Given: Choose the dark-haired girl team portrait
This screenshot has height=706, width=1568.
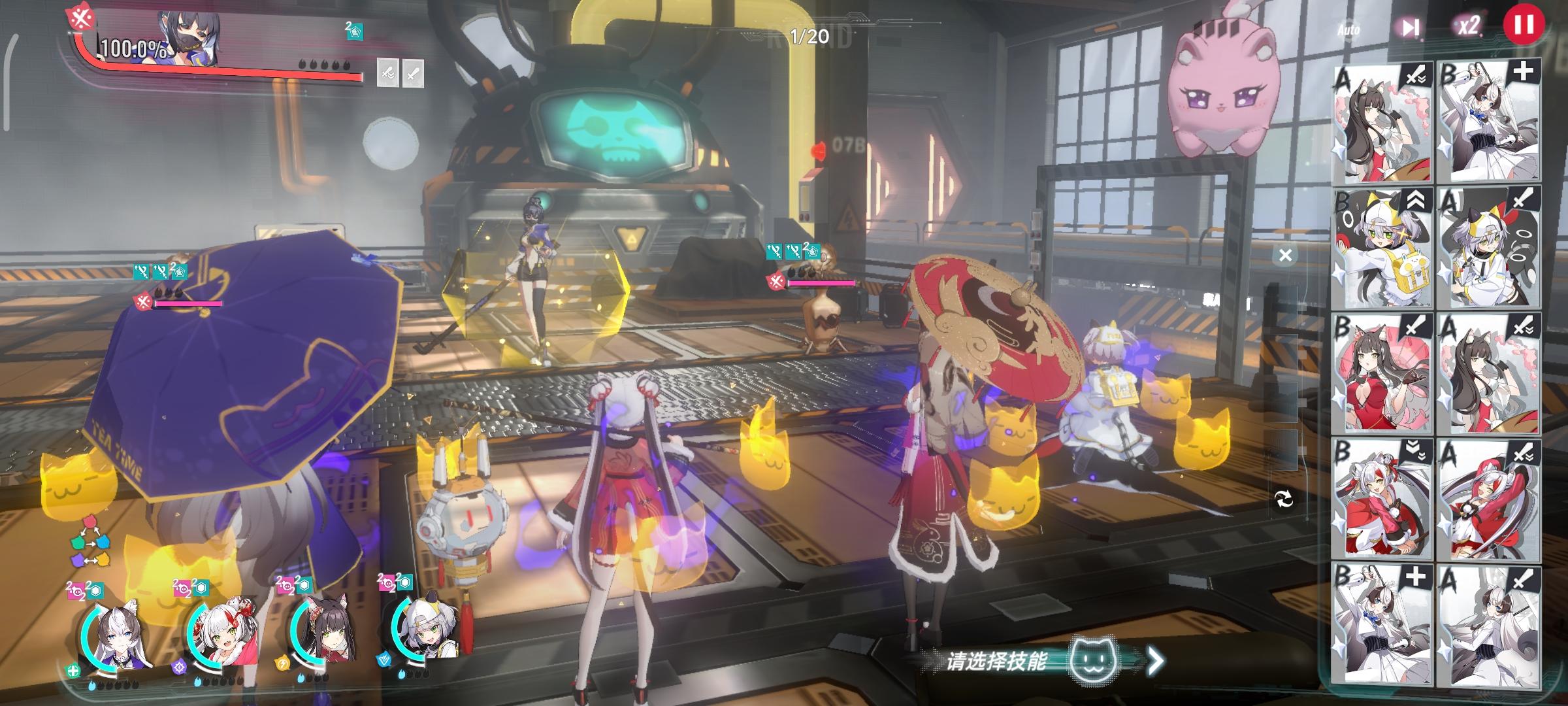Looking at the screenshot, I should (323, 632).
